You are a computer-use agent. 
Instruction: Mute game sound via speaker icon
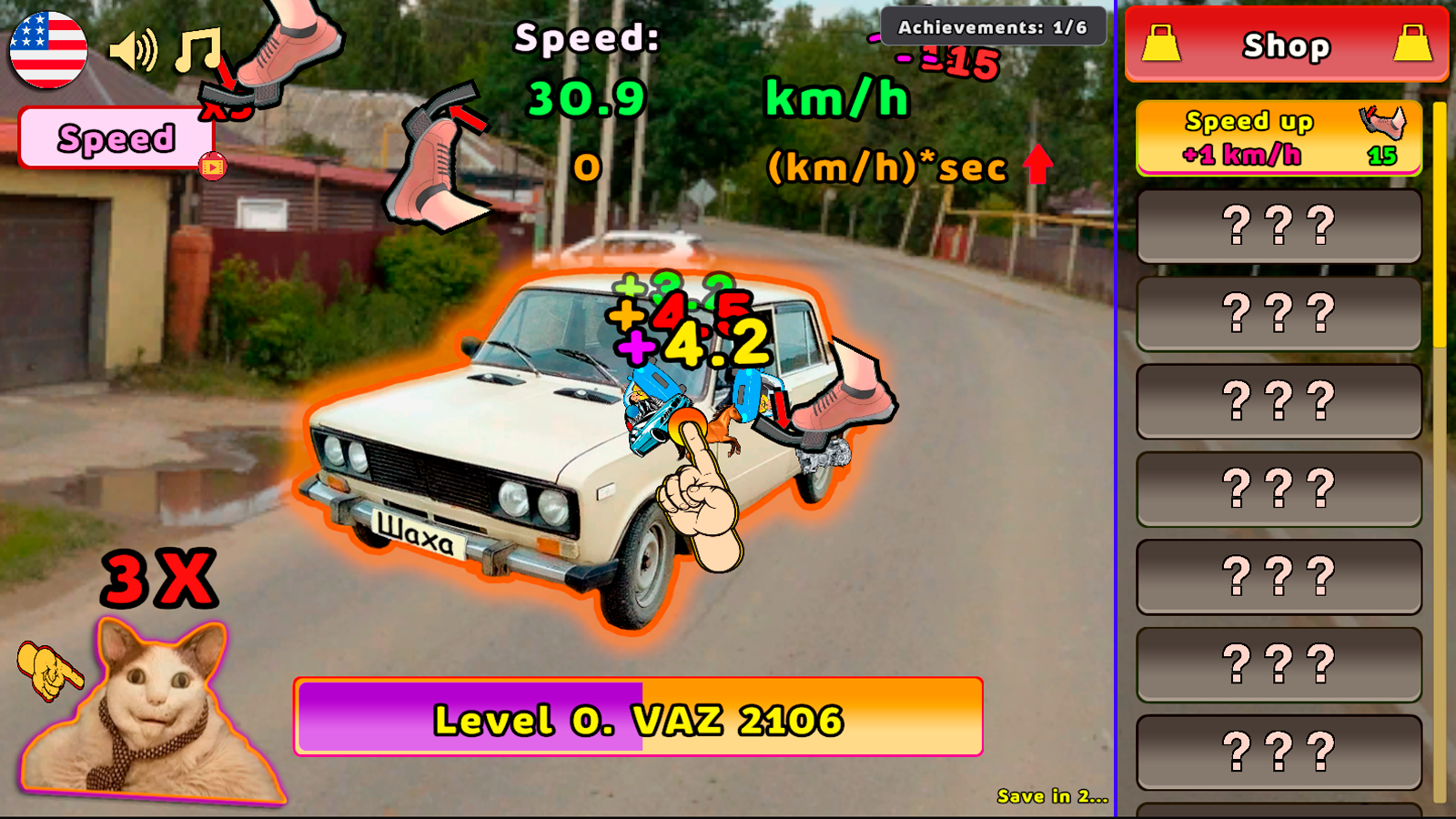(133, 50)
